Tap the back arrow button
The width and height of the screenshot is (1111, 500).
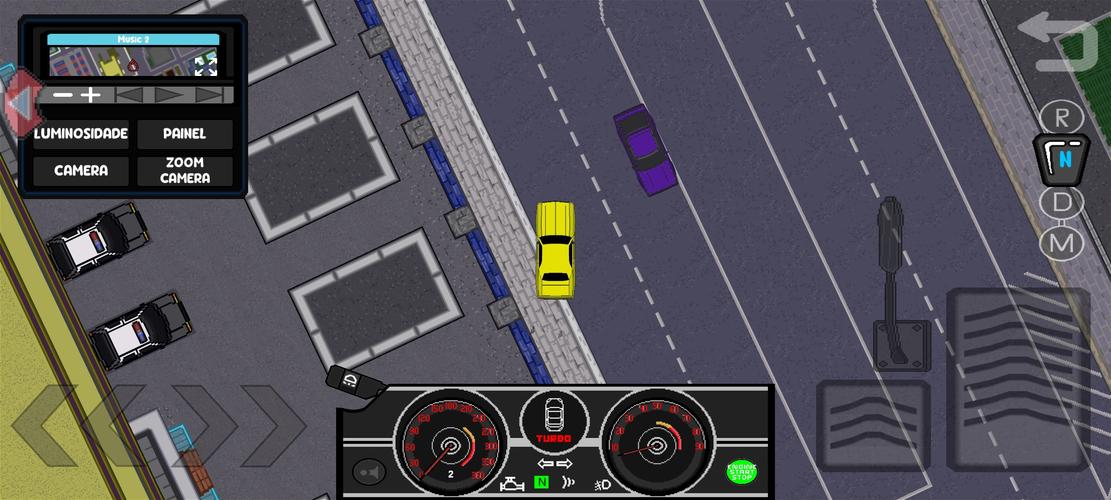tap(1057, 43)
